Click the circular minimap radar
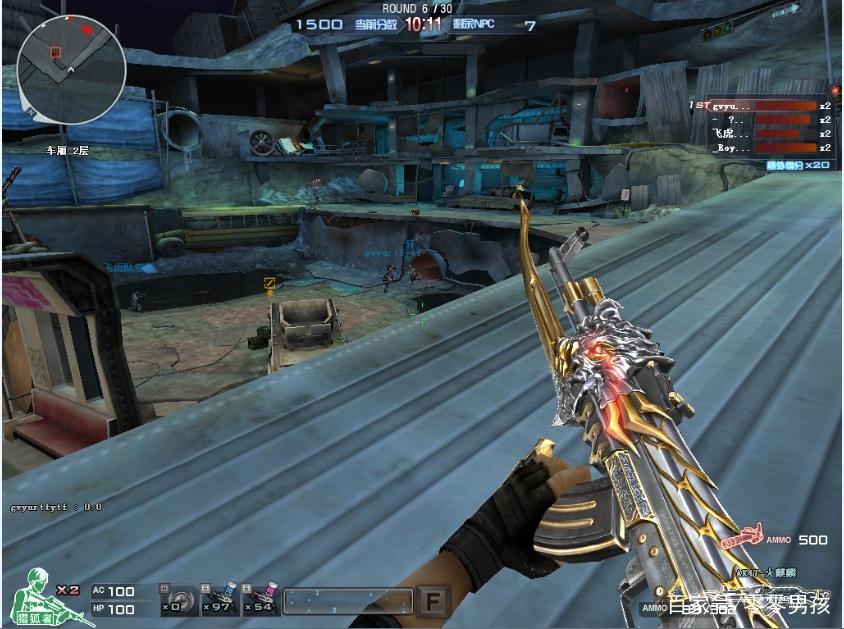844x629 pixels. click(x=71, y=69)
